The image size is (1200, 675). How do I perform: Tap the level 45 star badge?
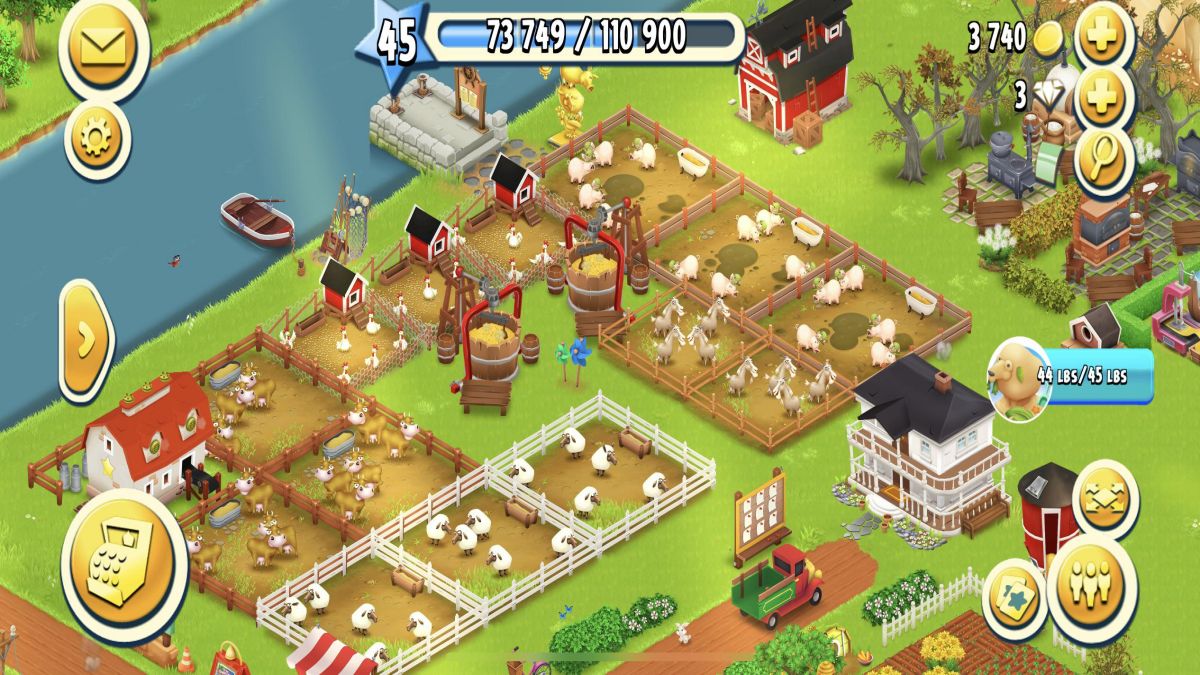point(395,42)
